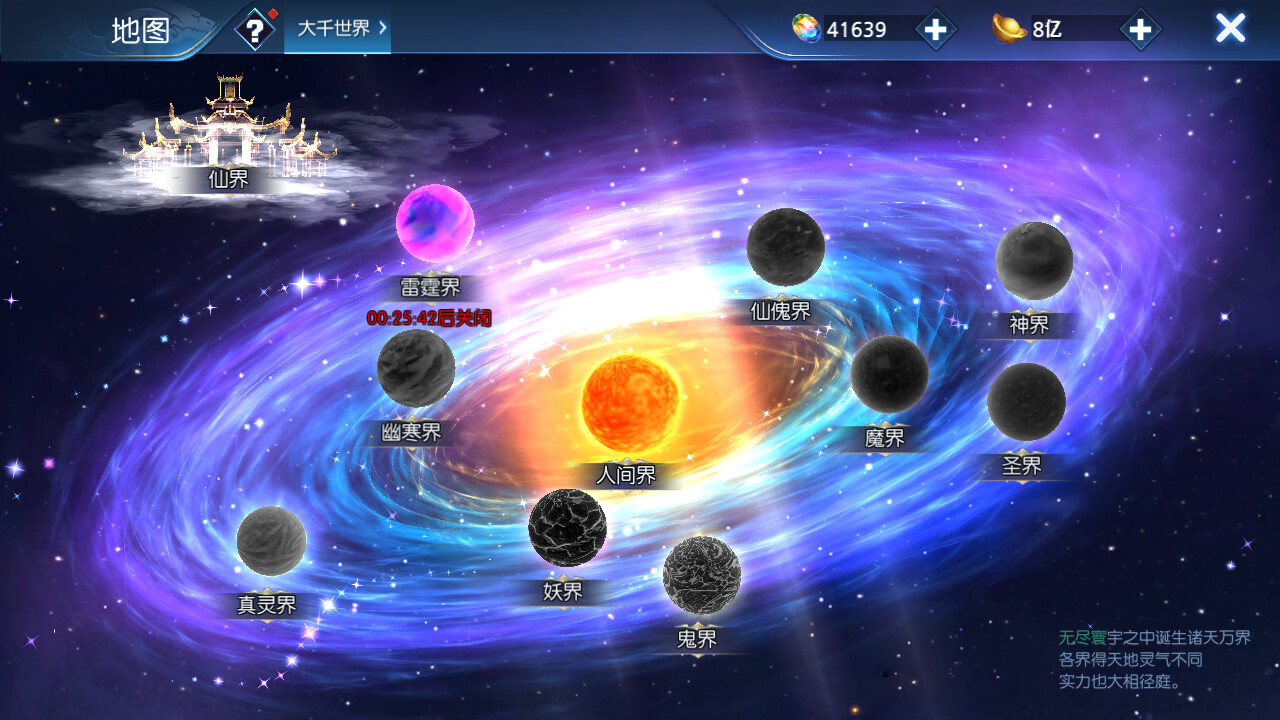Select the 仙傀界 realm orb
The height and width of the screenshot is (720, 1280).
coord(786,247)
